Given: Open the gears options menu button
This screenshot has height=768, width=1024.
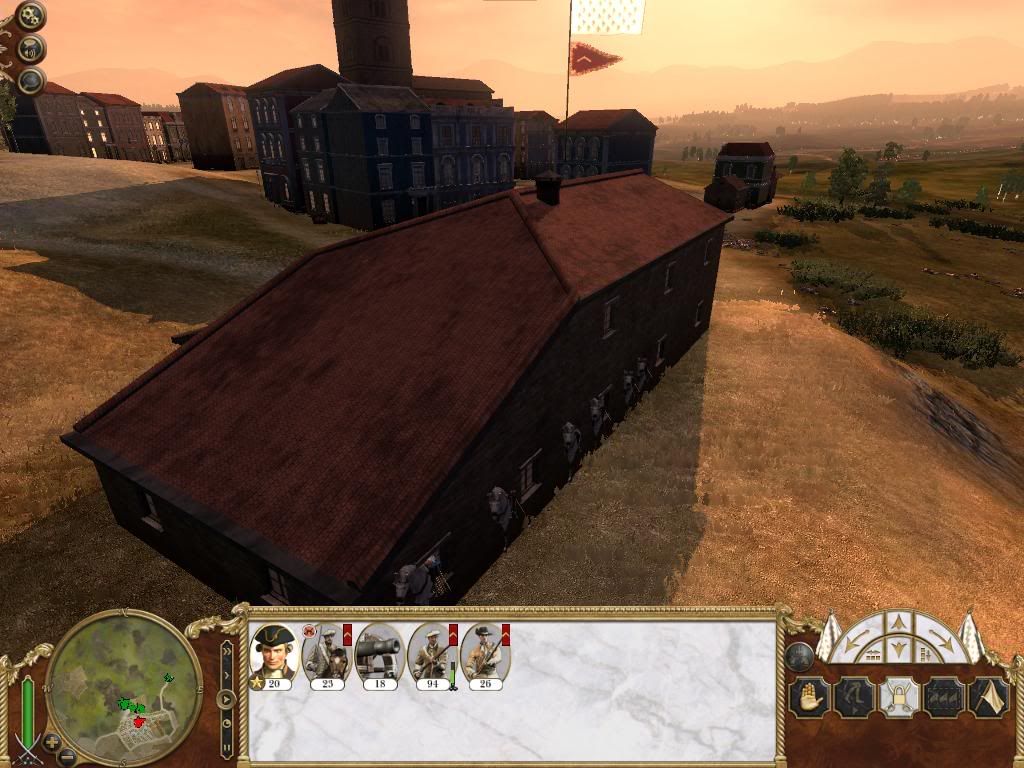Looking at the screenshot, I should click(31, 15).
